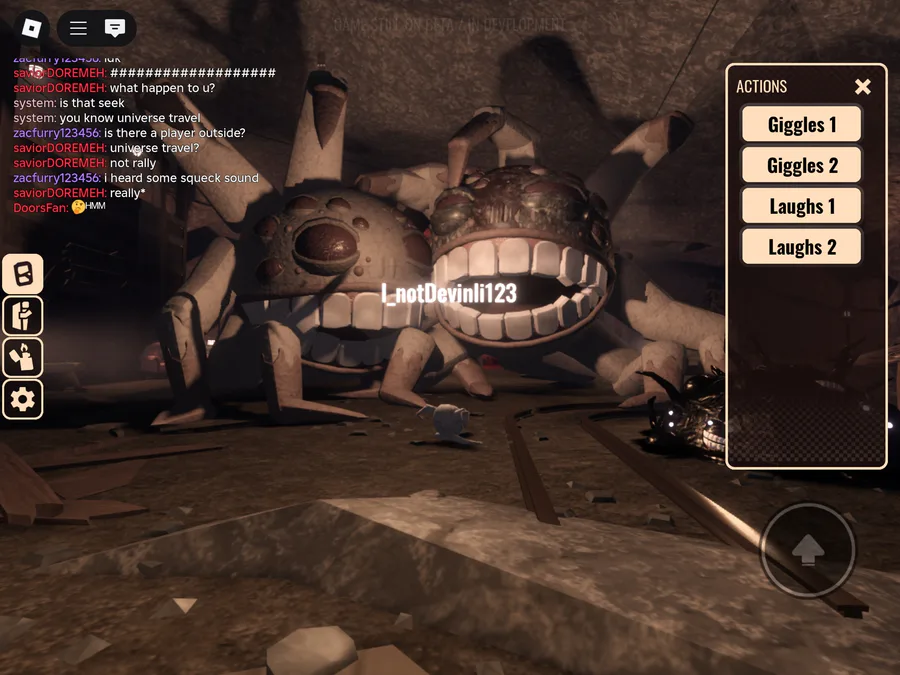Click the lighter icon button
Viewport: 900px width, 675px height.
click(23, 358)
